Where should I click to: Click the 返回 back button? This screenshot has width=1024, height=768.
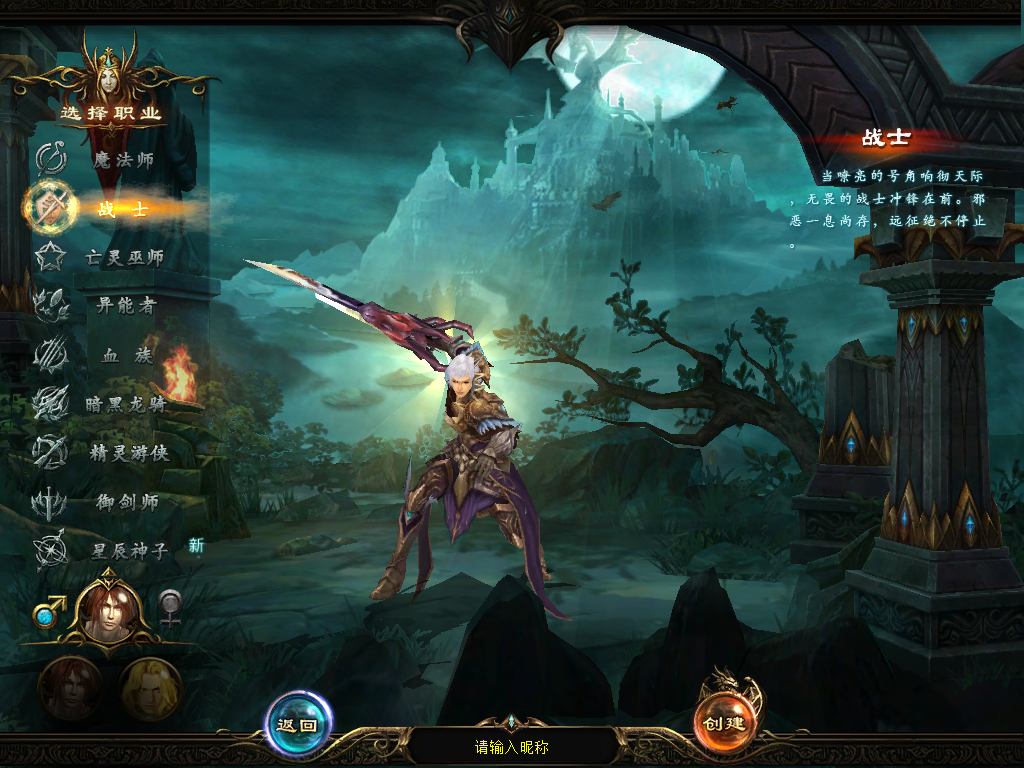(298, 725)
